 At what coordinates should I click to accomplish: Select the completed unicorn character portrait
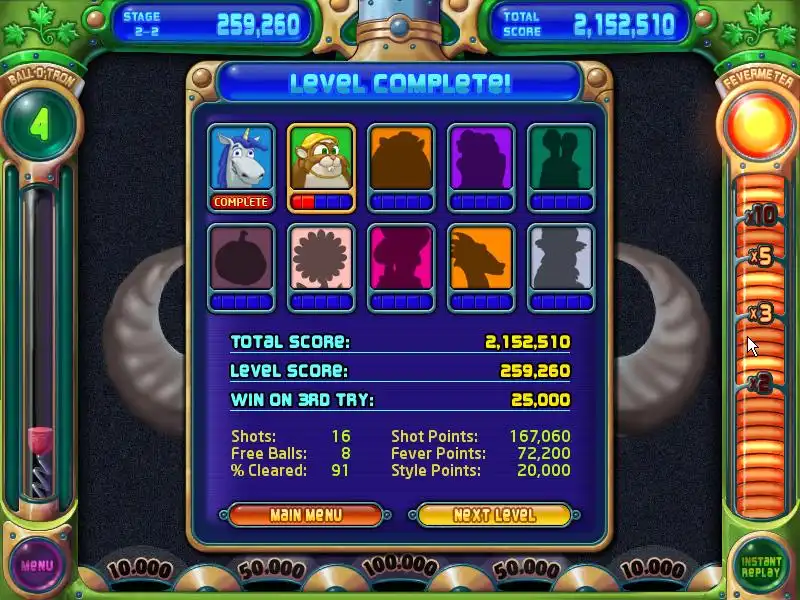pos(241,158)
